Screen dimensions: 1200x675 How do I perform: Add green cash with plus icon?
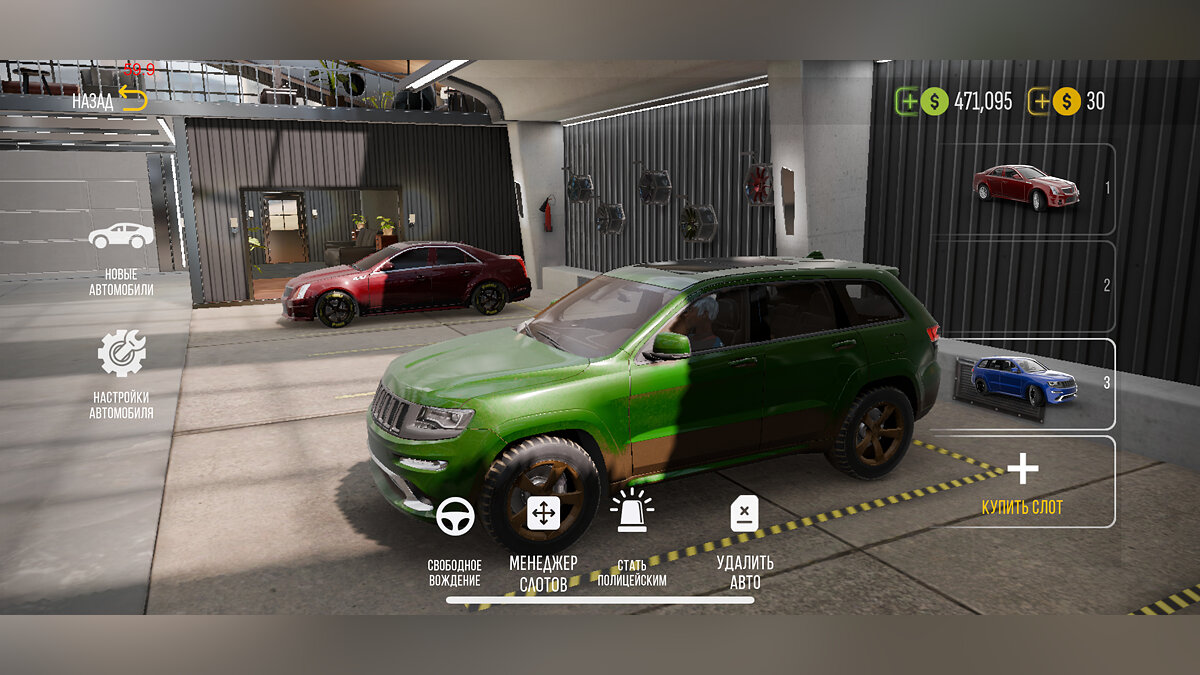pyautogui.click(x=907, y=101)
